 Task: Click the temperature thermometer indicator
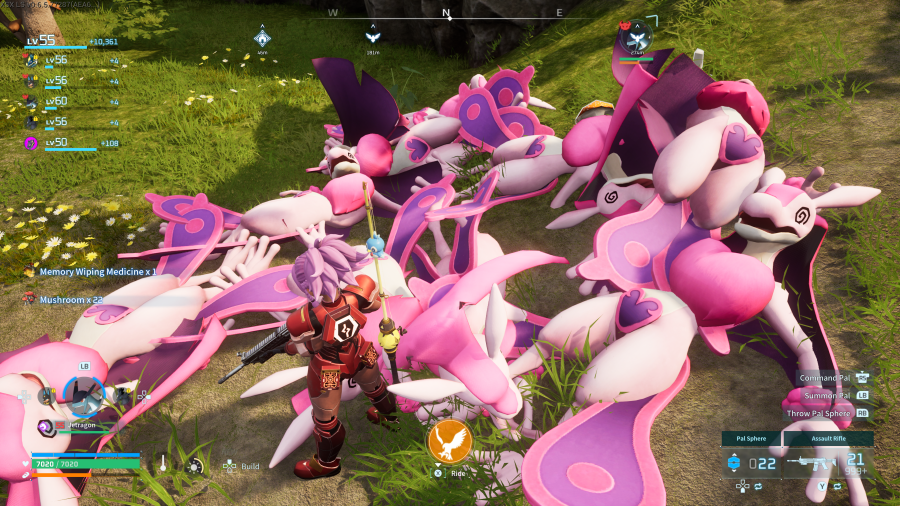pos(162,465)
